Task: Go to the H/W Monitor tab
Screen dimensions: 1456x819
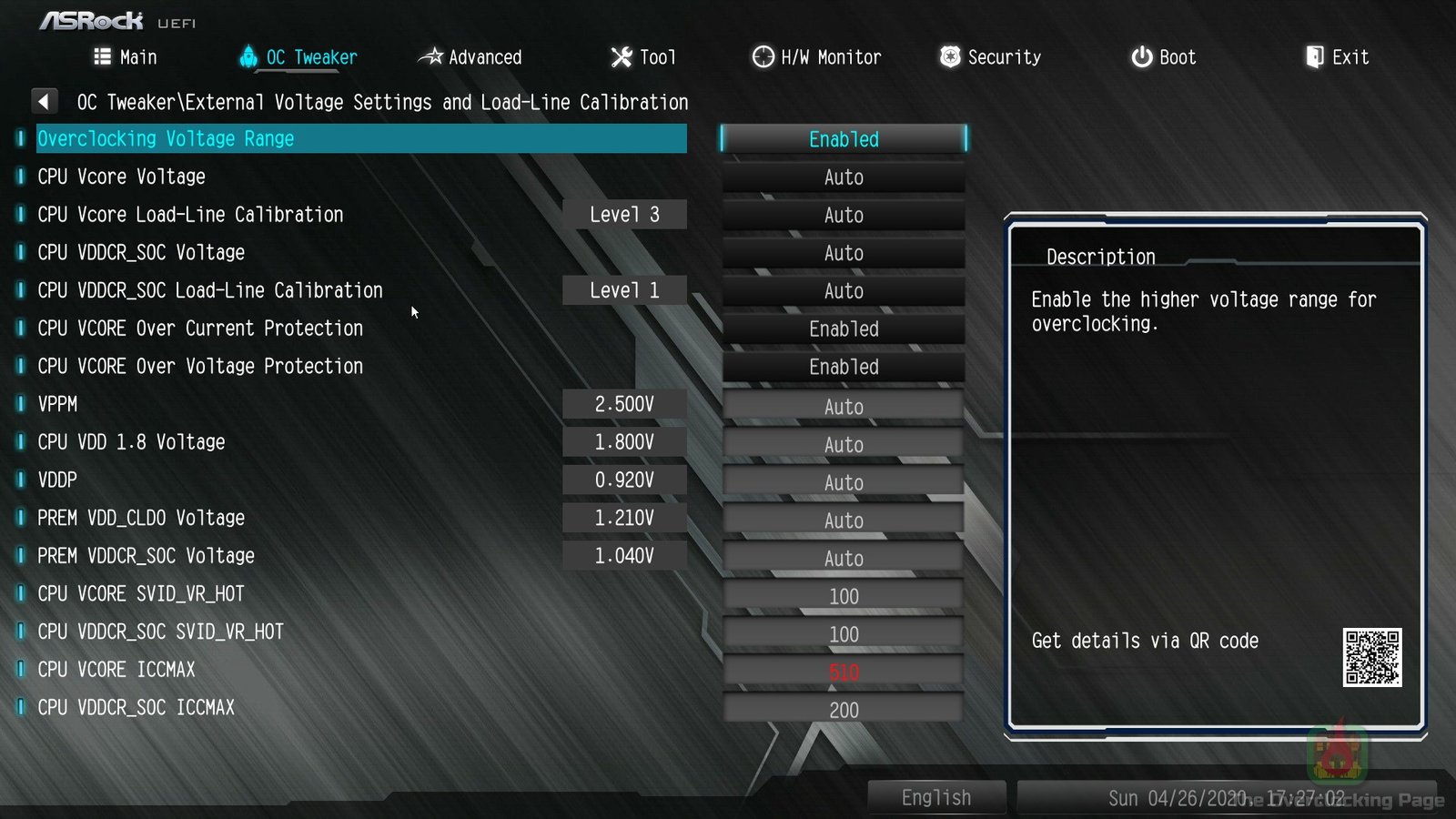Action: [816, 57]
